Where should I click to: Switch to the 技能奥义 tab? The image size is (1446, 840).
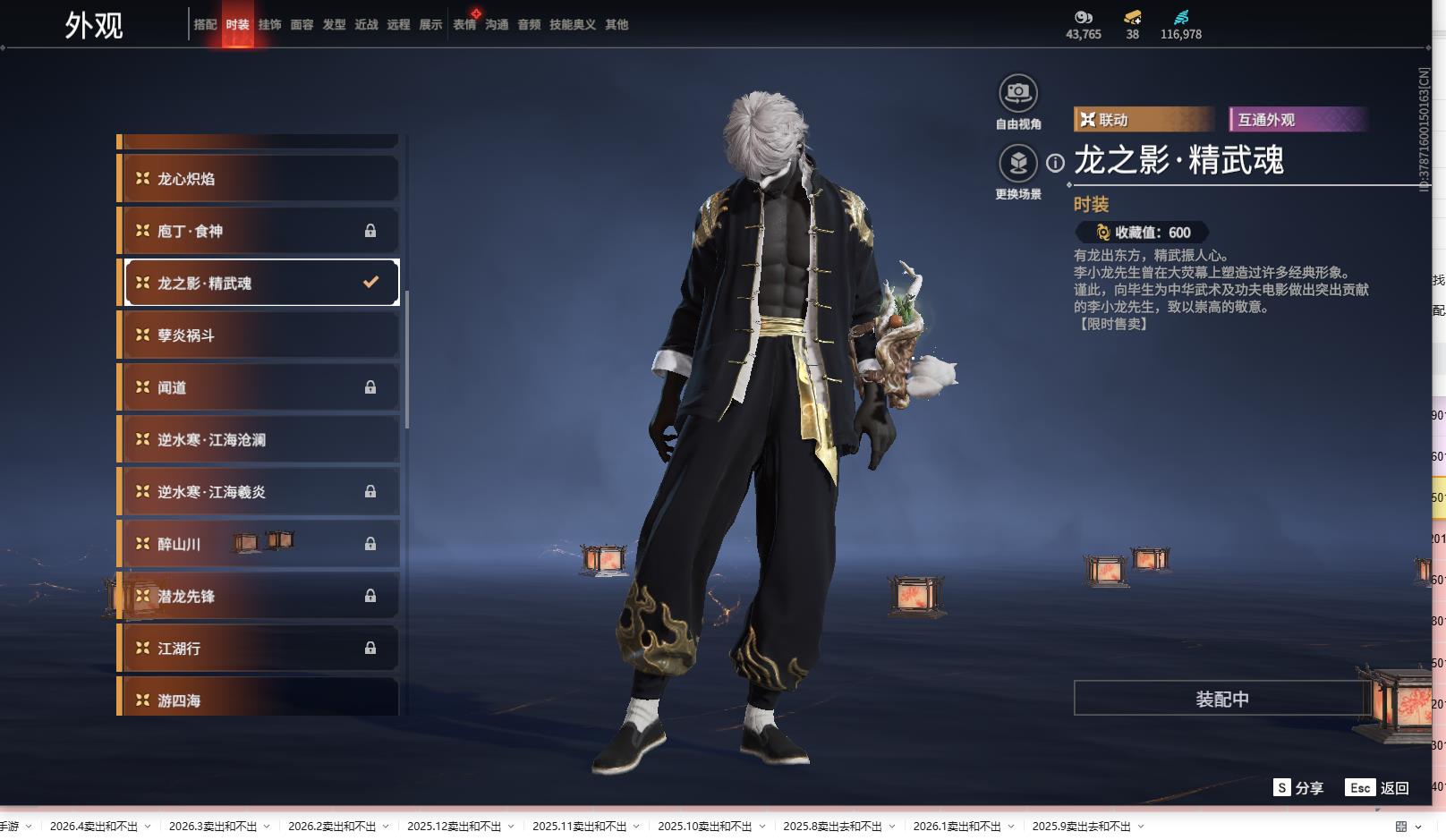point(572,25)
